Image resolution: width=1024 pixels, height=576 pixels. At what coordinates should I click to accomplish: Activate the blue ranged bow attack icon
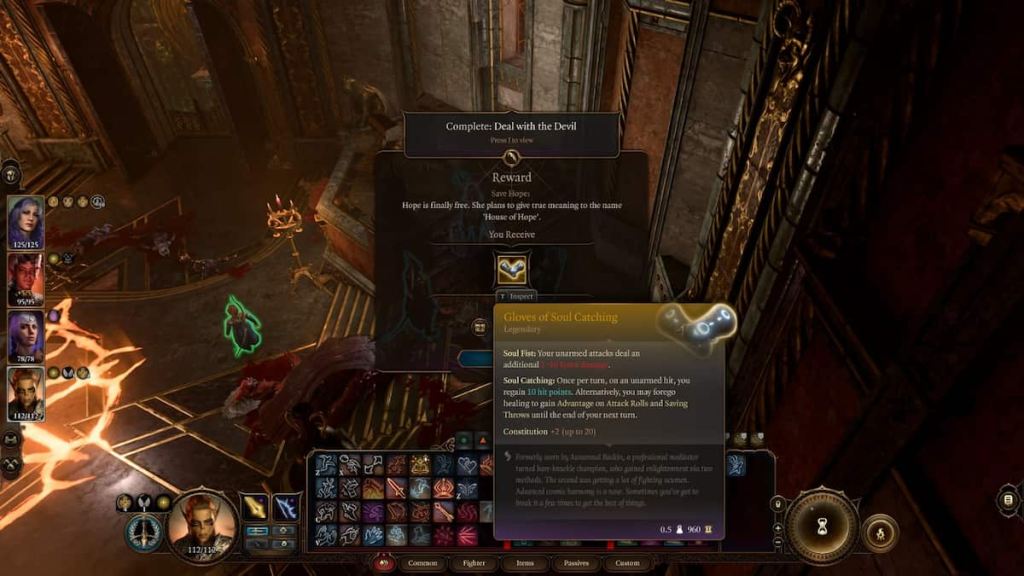pos(287,507)
